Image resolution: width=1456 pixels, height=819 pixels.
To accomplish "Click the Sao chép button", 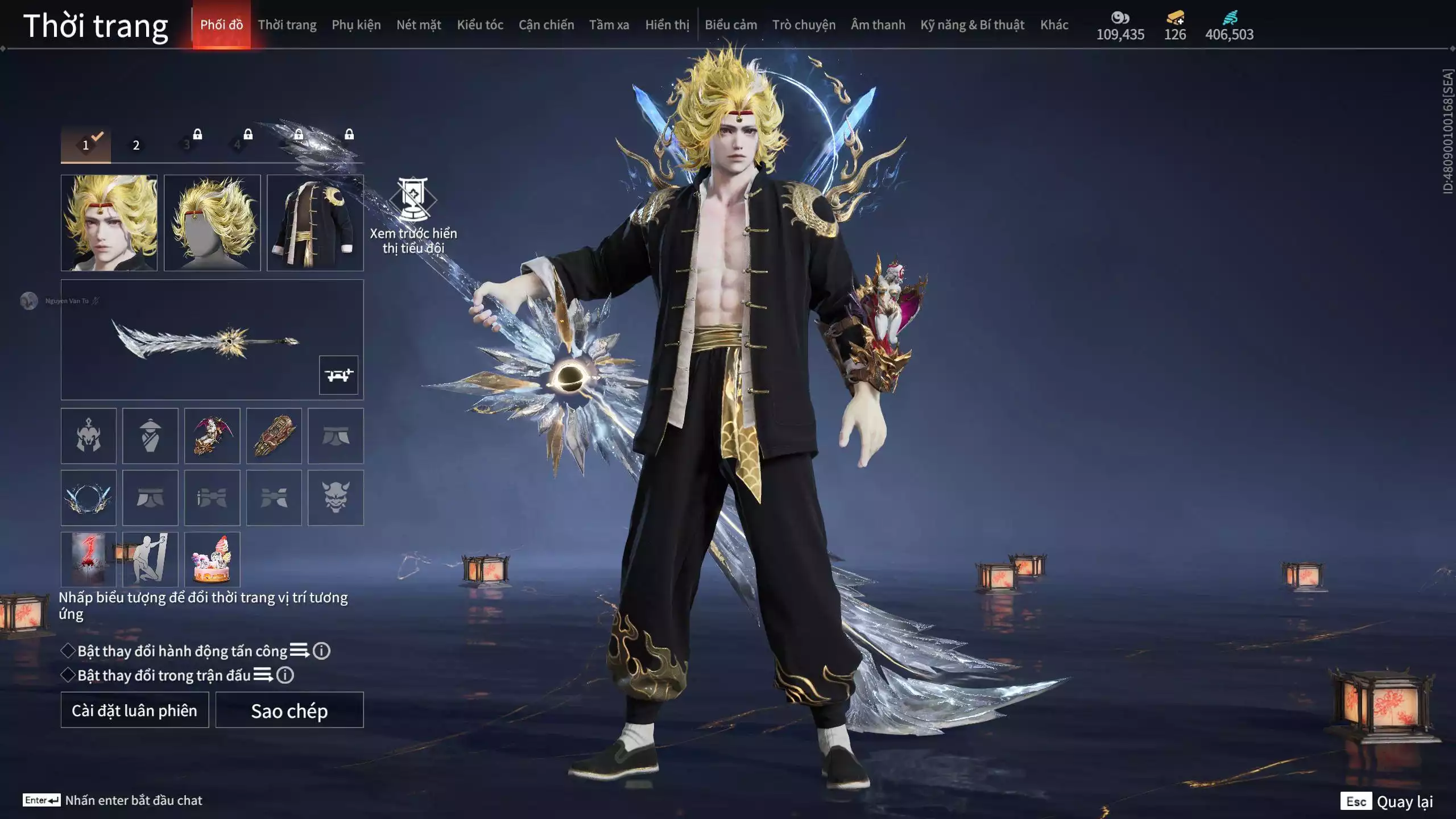I will 289,710.
